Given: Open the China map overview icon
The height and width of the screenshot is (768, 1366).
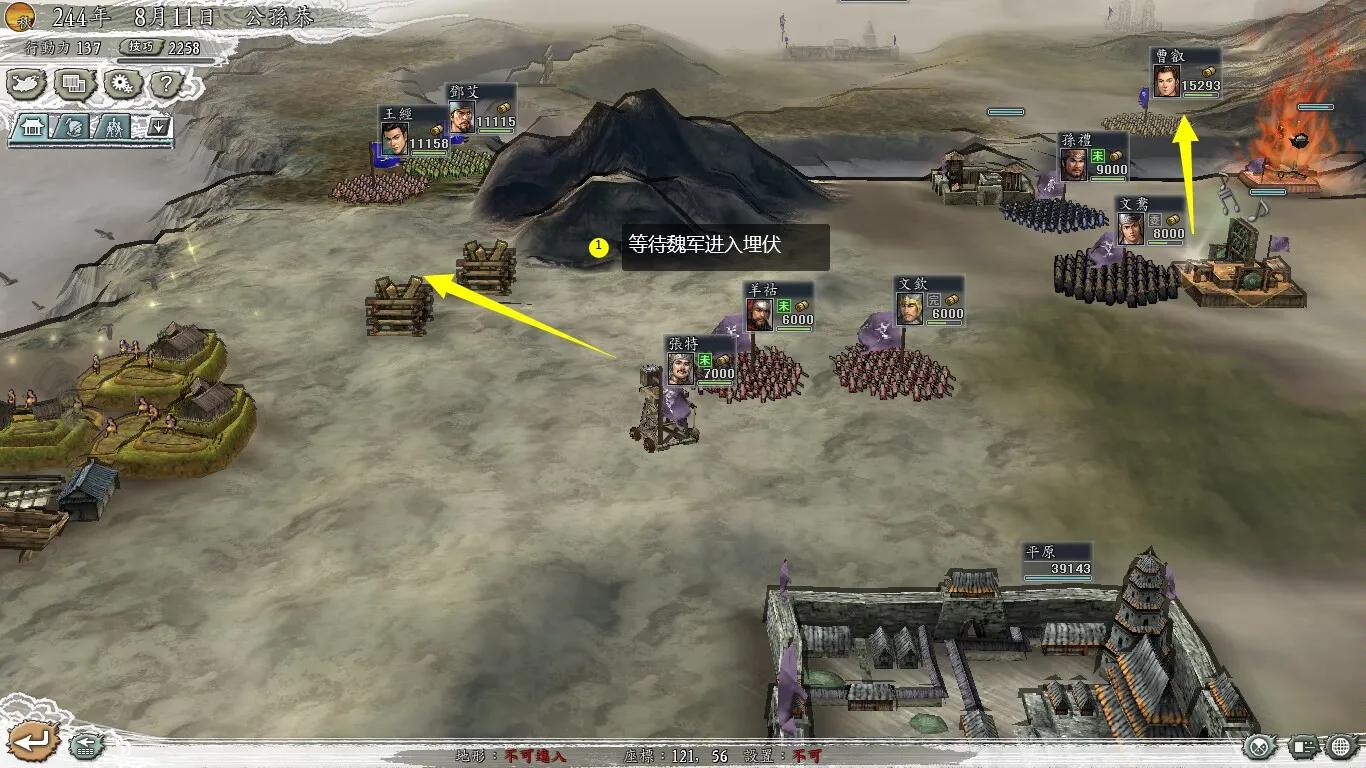Looking at the screenshot, I should [x=25, y=86].
